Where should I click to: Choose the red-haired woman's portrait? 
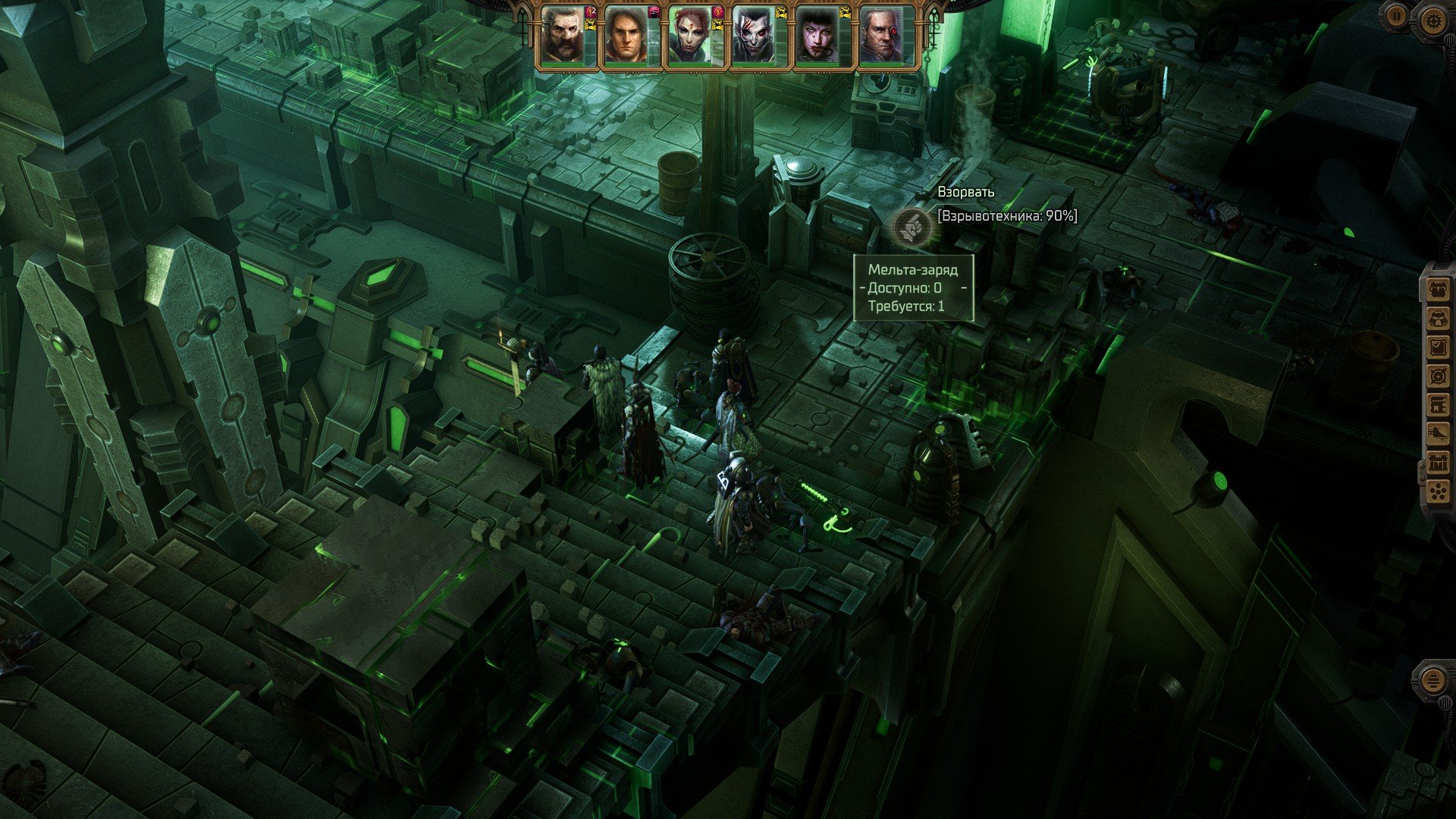(691, 36)
